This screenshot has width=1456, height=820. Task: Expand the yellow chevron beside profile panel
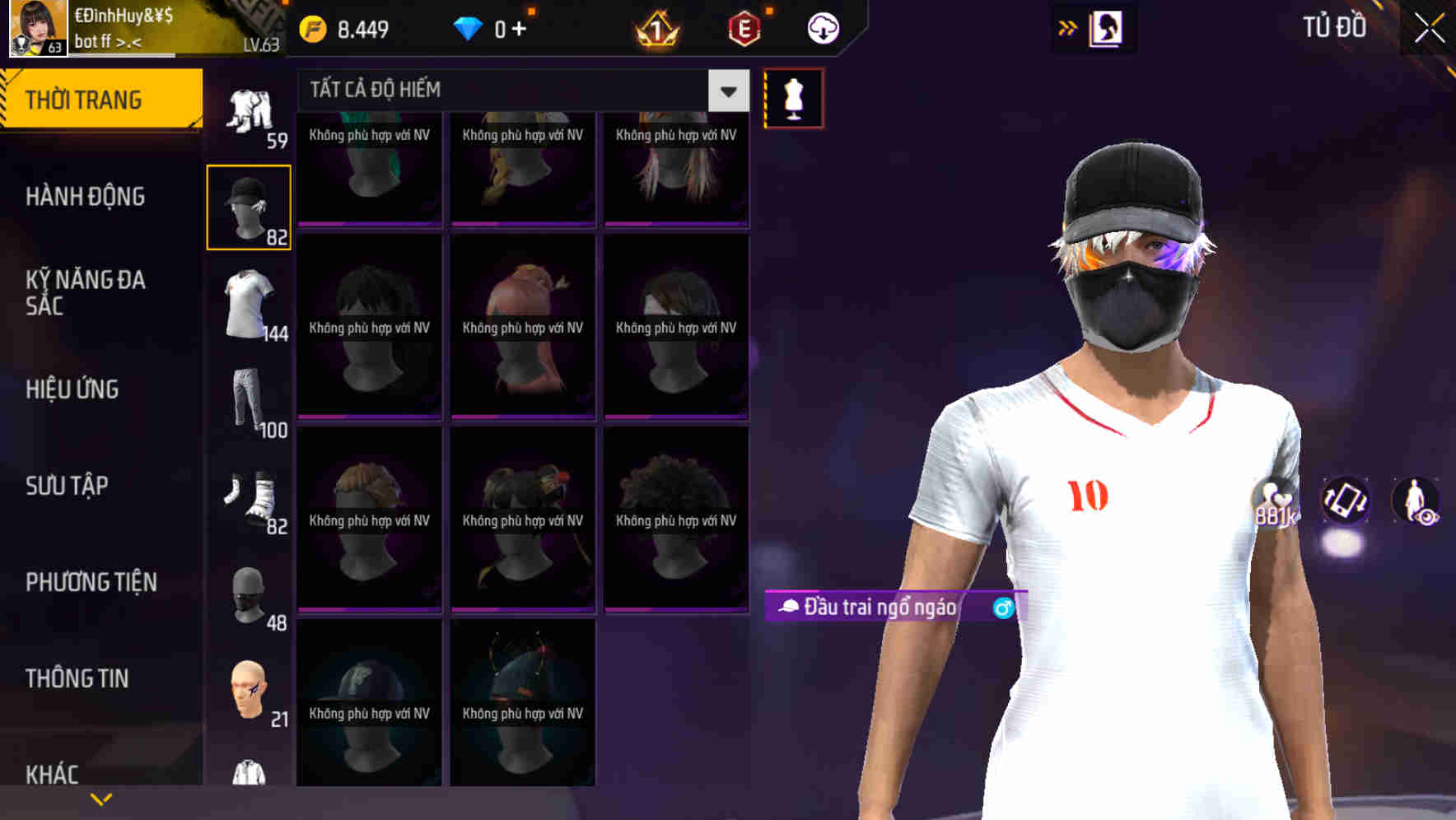[1068, 26]
